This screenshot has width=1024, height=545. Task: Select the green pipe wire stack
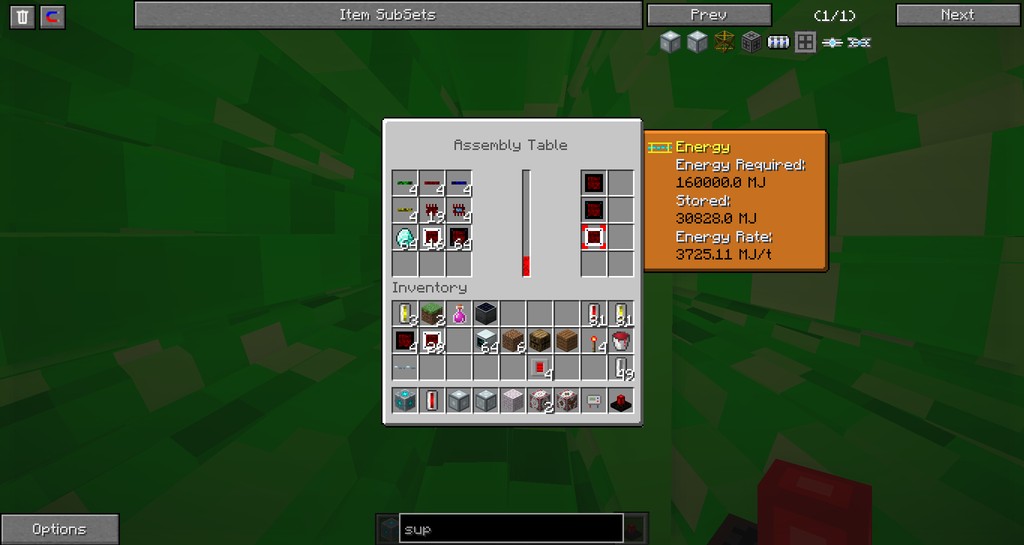[x=405, y=184]
